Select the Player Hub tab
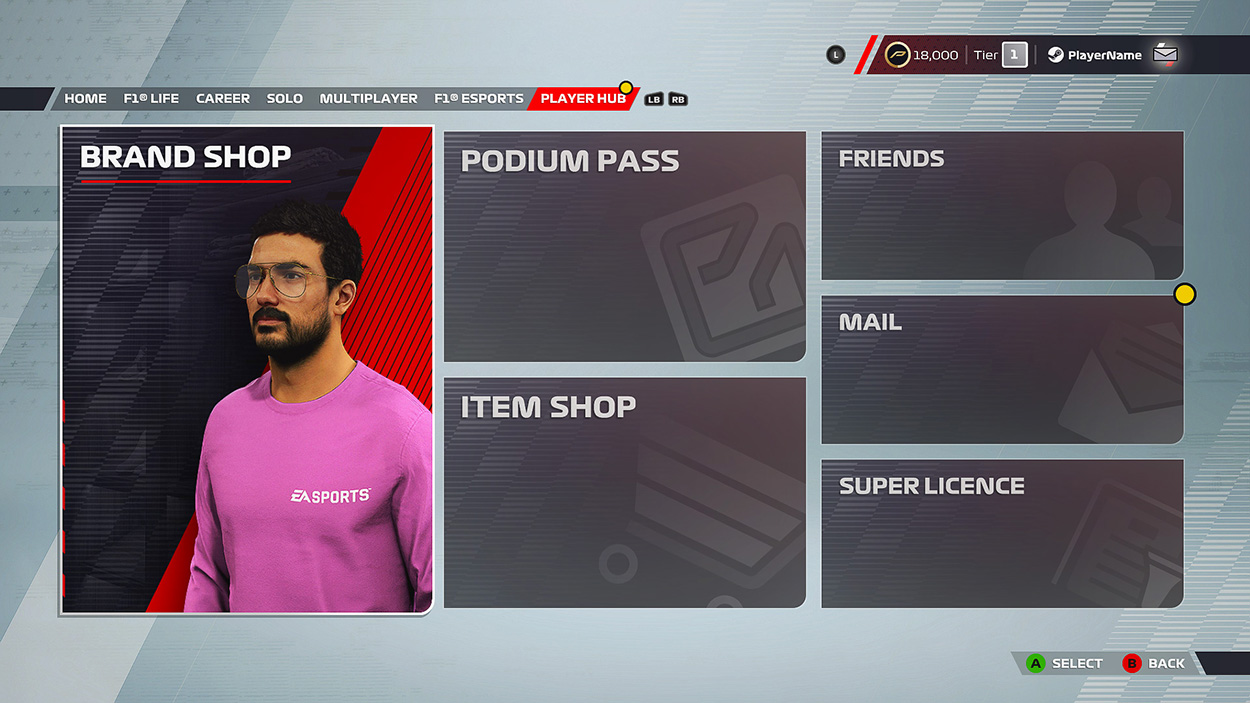 click(583, 99)
